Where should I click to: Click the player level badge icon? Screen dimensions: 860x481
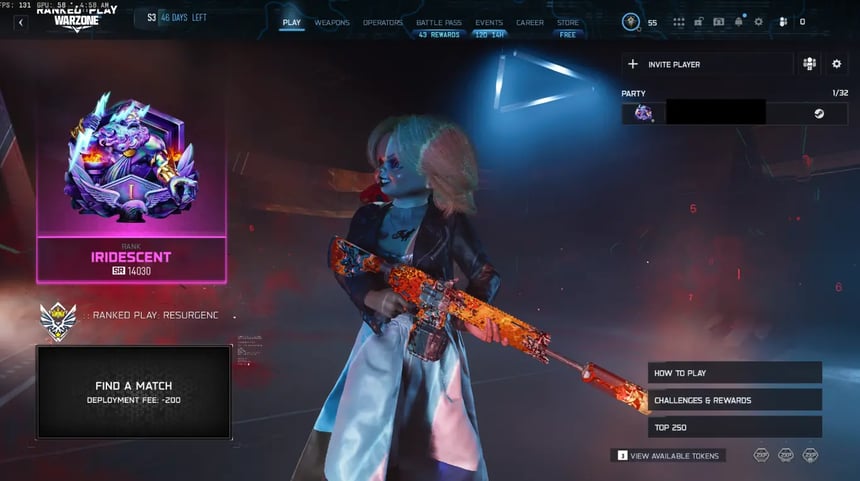(631, 22)
